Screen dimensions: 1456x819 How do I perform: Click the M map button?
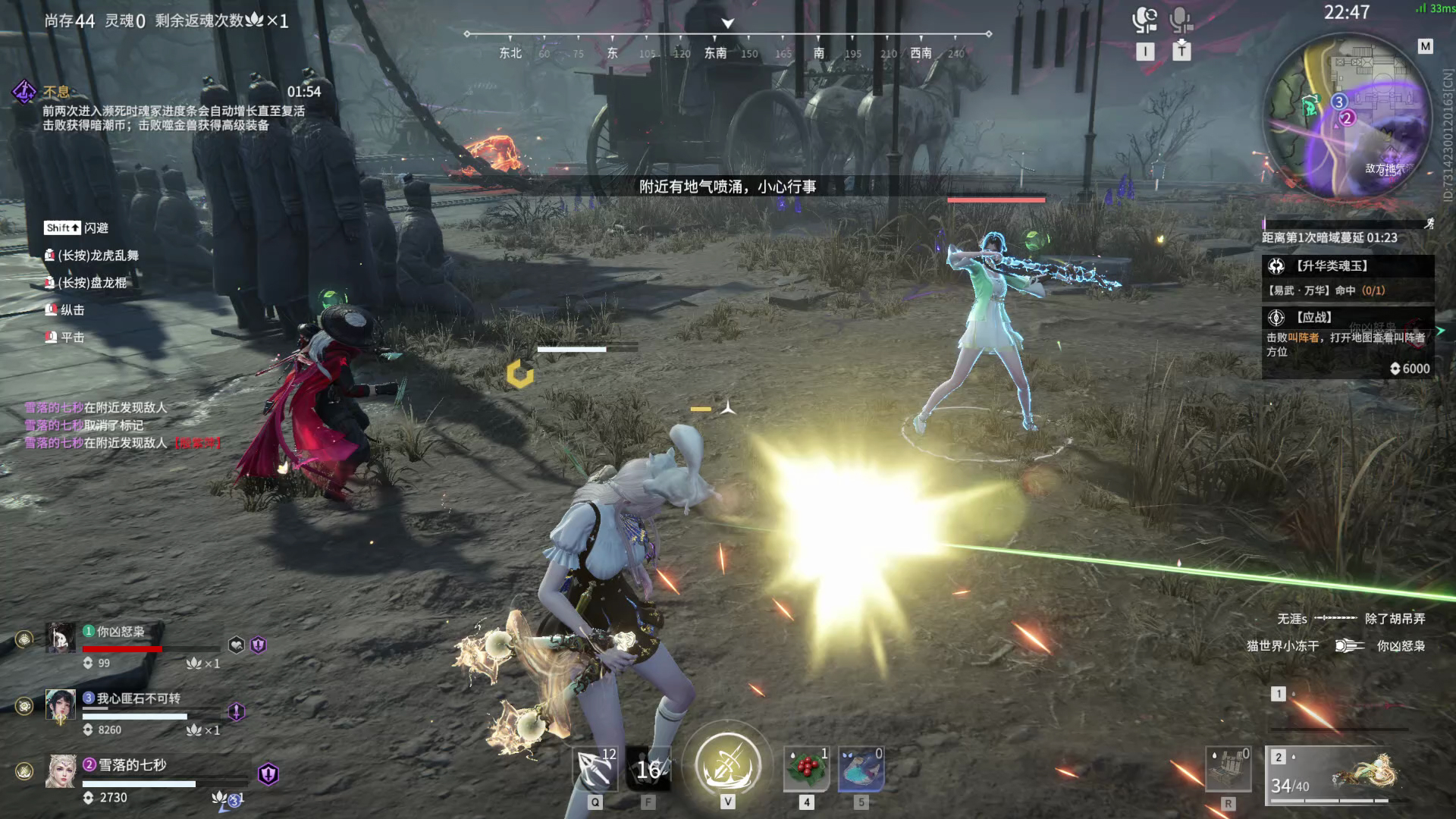pyautogui.click(x=1426, y=46)
